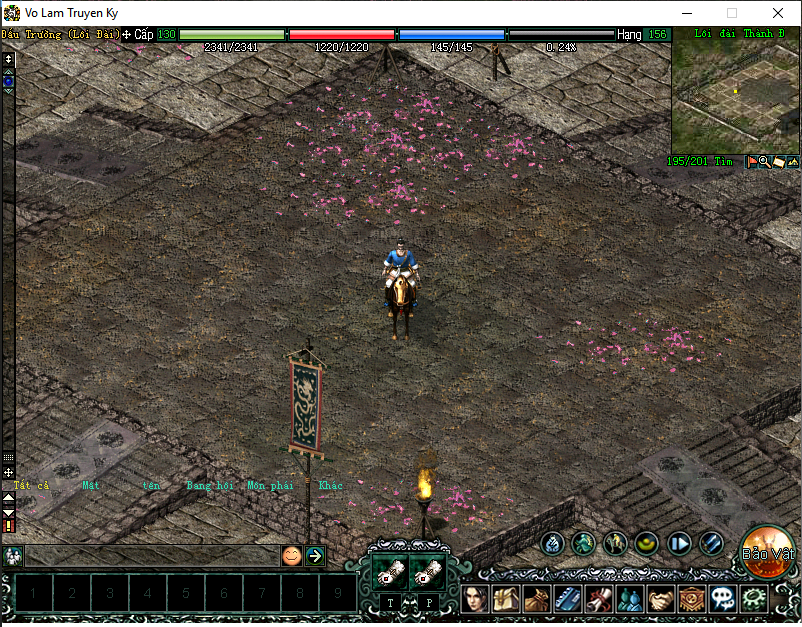
Task: Click the magnifier icon under the minimap
Action: [764, 161]
